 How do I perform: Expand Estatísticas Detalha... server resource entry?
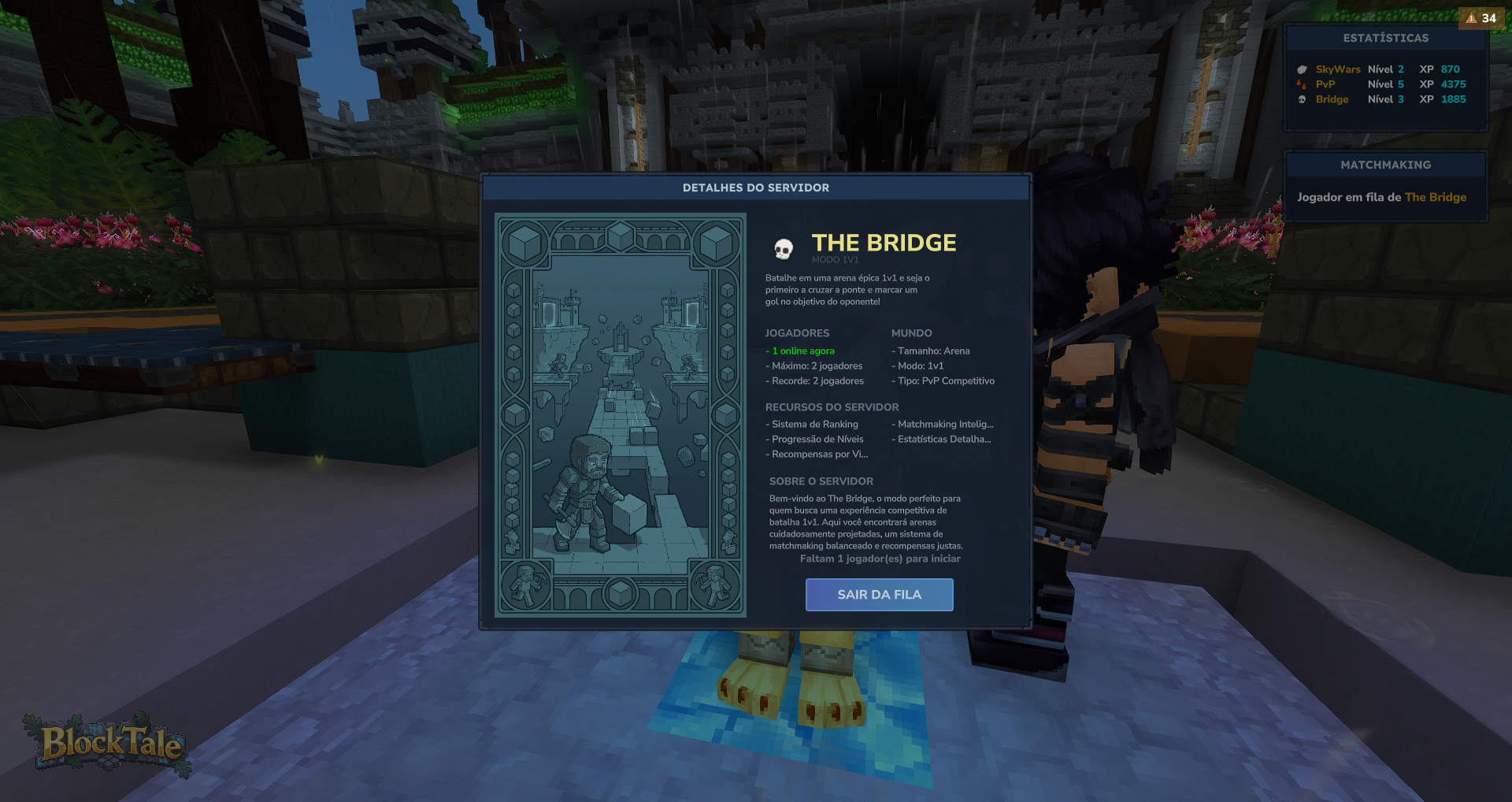[x=942, y=439]
